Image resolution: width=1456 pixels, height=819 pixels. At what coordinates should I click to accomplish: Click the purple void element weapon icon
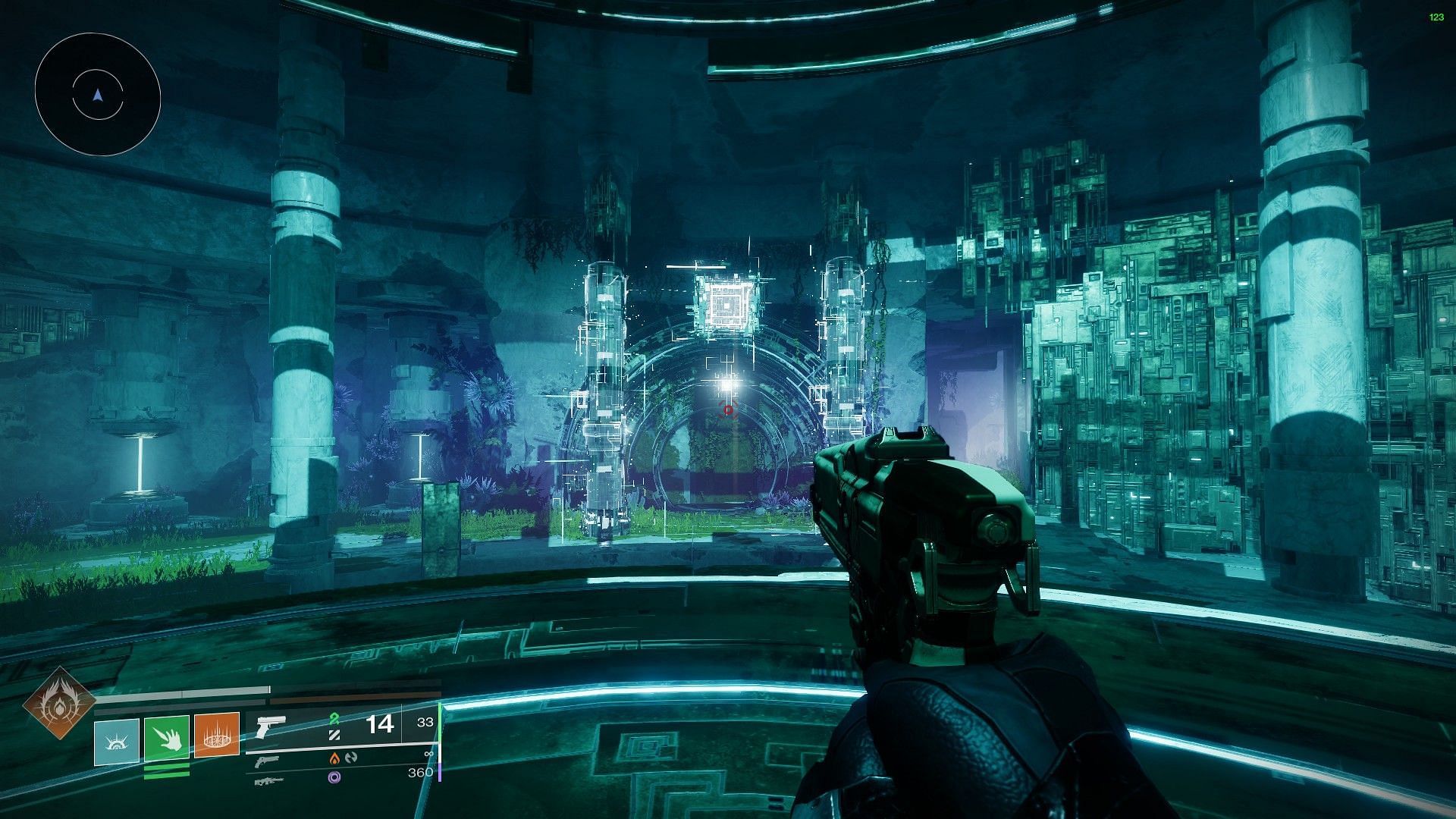coord(334,777)
